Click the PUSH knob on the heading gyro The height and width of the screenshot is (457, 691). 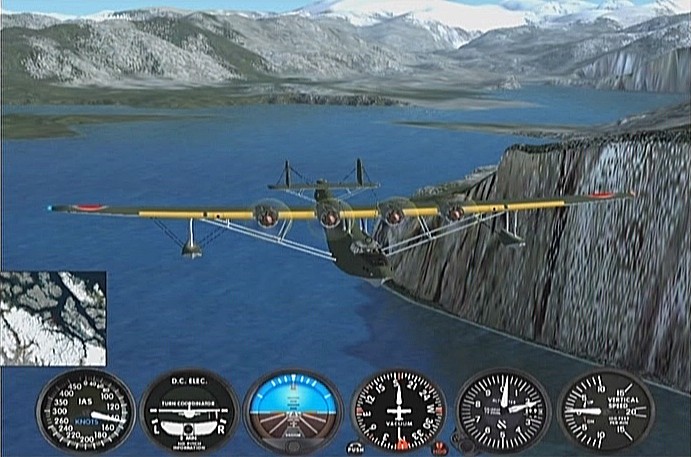tap(355, 448)
